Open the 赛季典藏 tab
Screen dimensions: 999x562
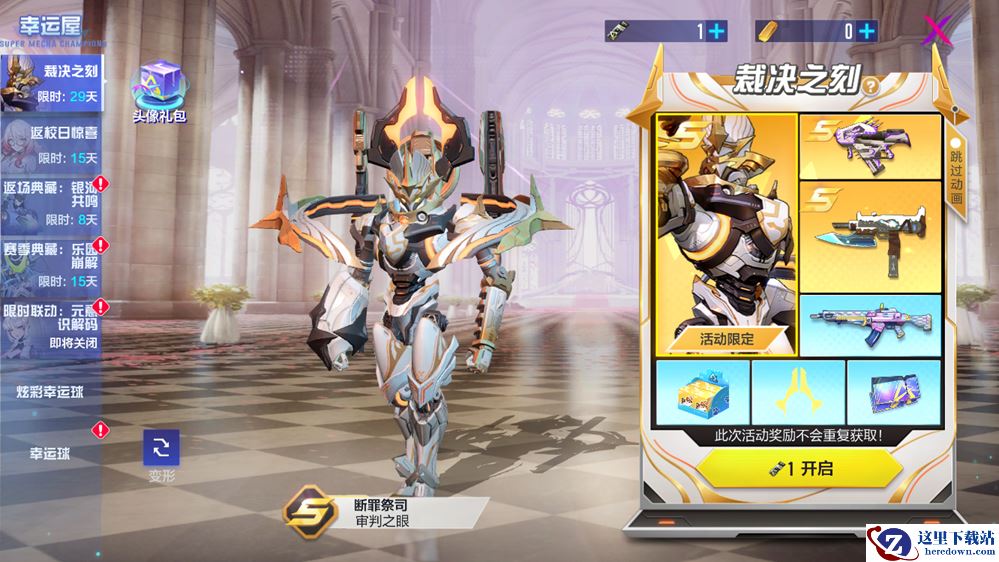(x=55, y=263)
